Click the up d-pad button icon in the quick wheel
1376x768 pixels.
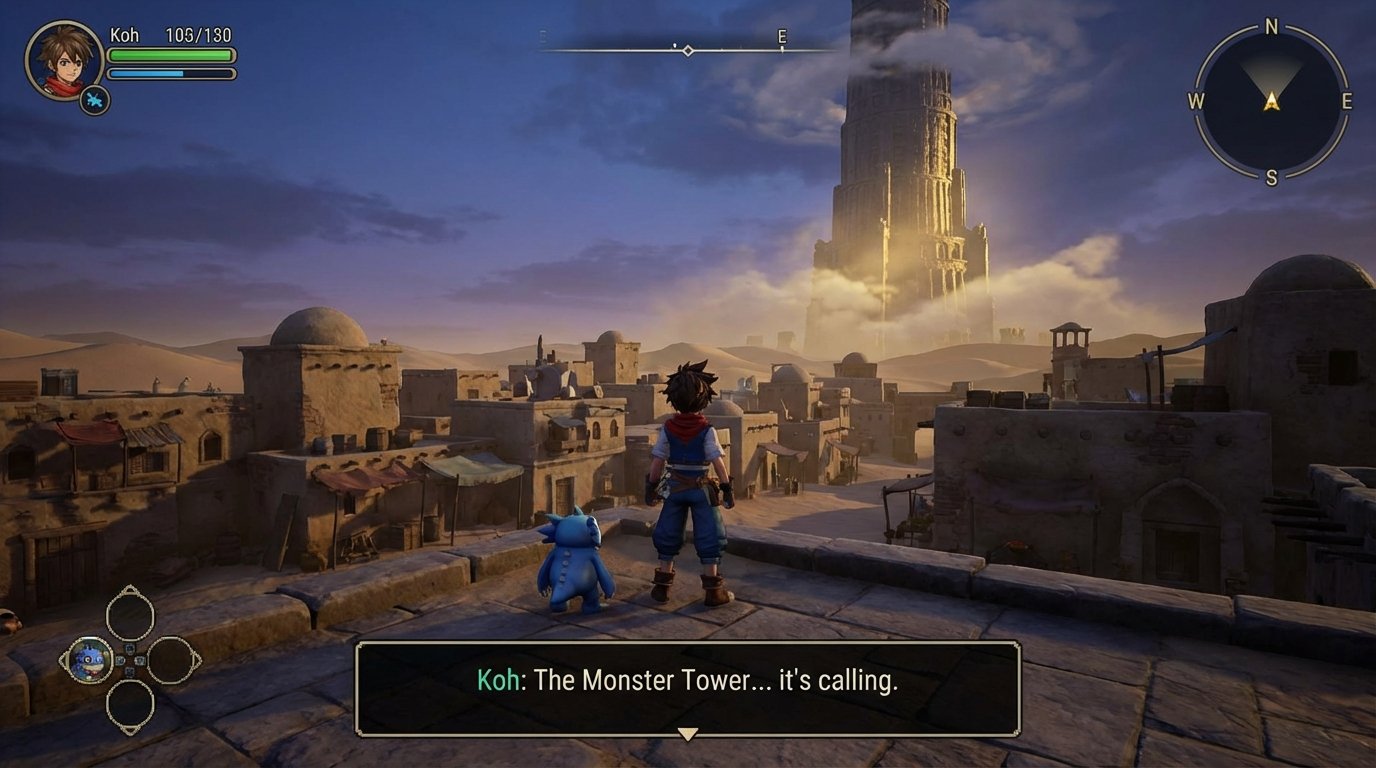click(129, 650)
